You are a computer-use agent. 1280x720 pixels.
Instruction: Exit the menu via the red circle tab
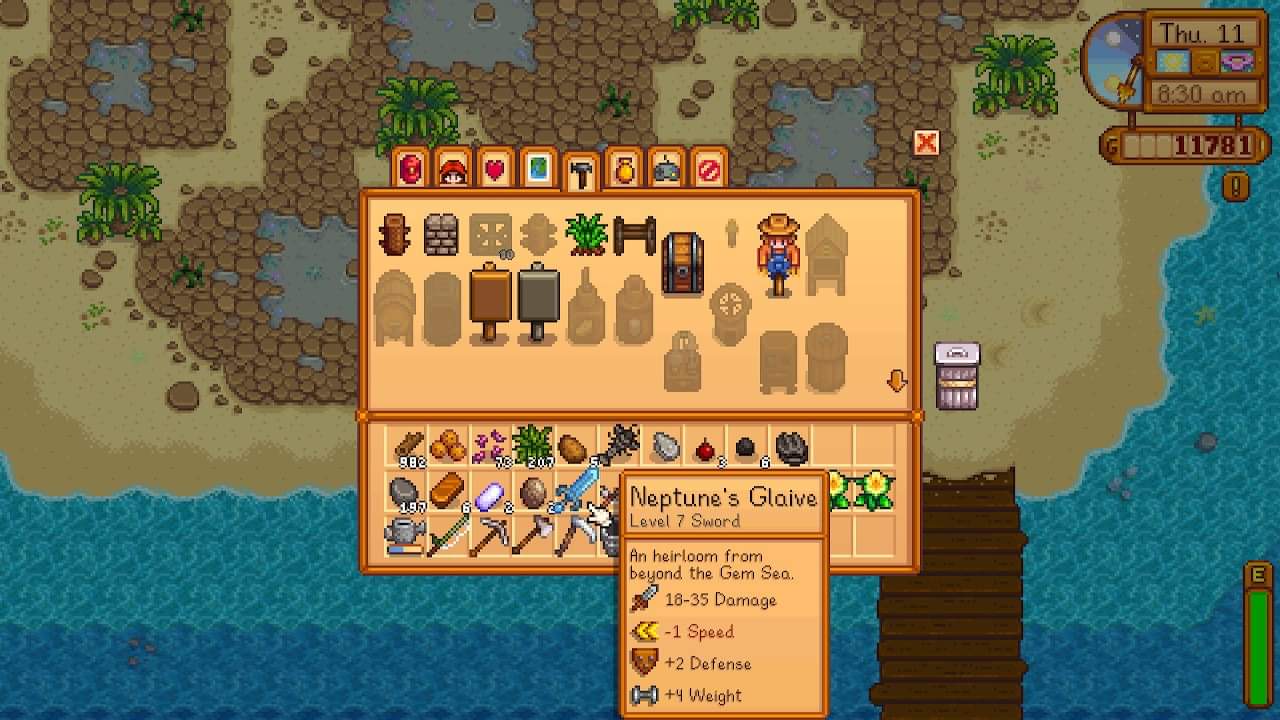[710, 168]
